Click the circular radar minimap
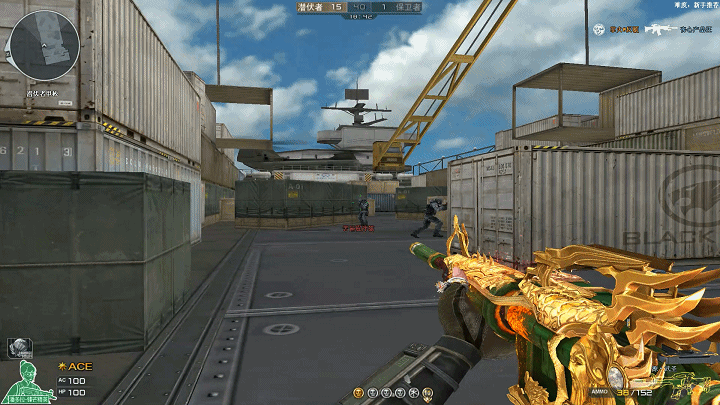 pyautogui.click(x=43, y=46)
